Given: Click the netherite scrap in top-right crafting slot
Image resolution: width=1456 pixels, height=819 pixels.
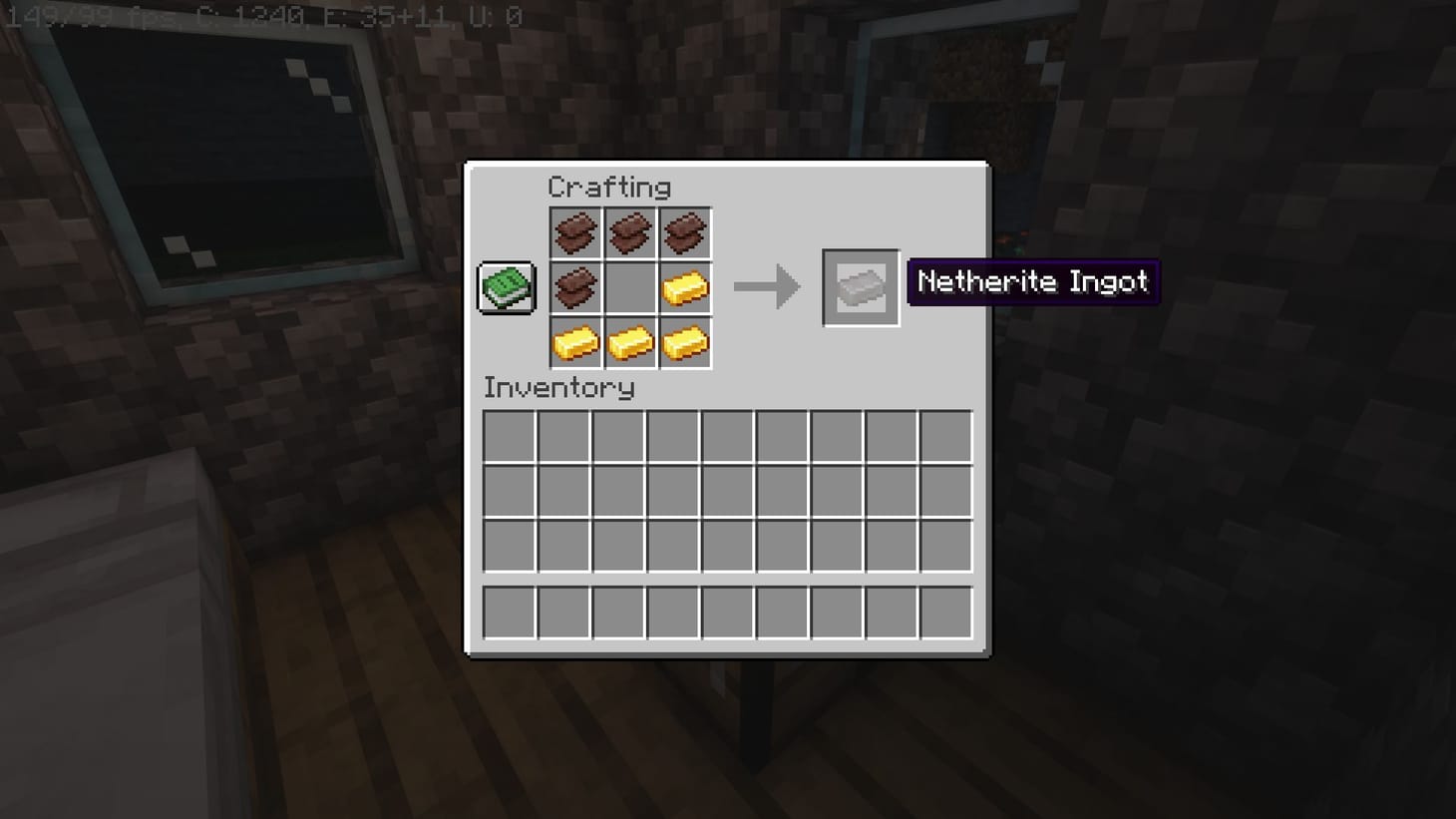Looking at the screenshot, I should coord(686,232).
